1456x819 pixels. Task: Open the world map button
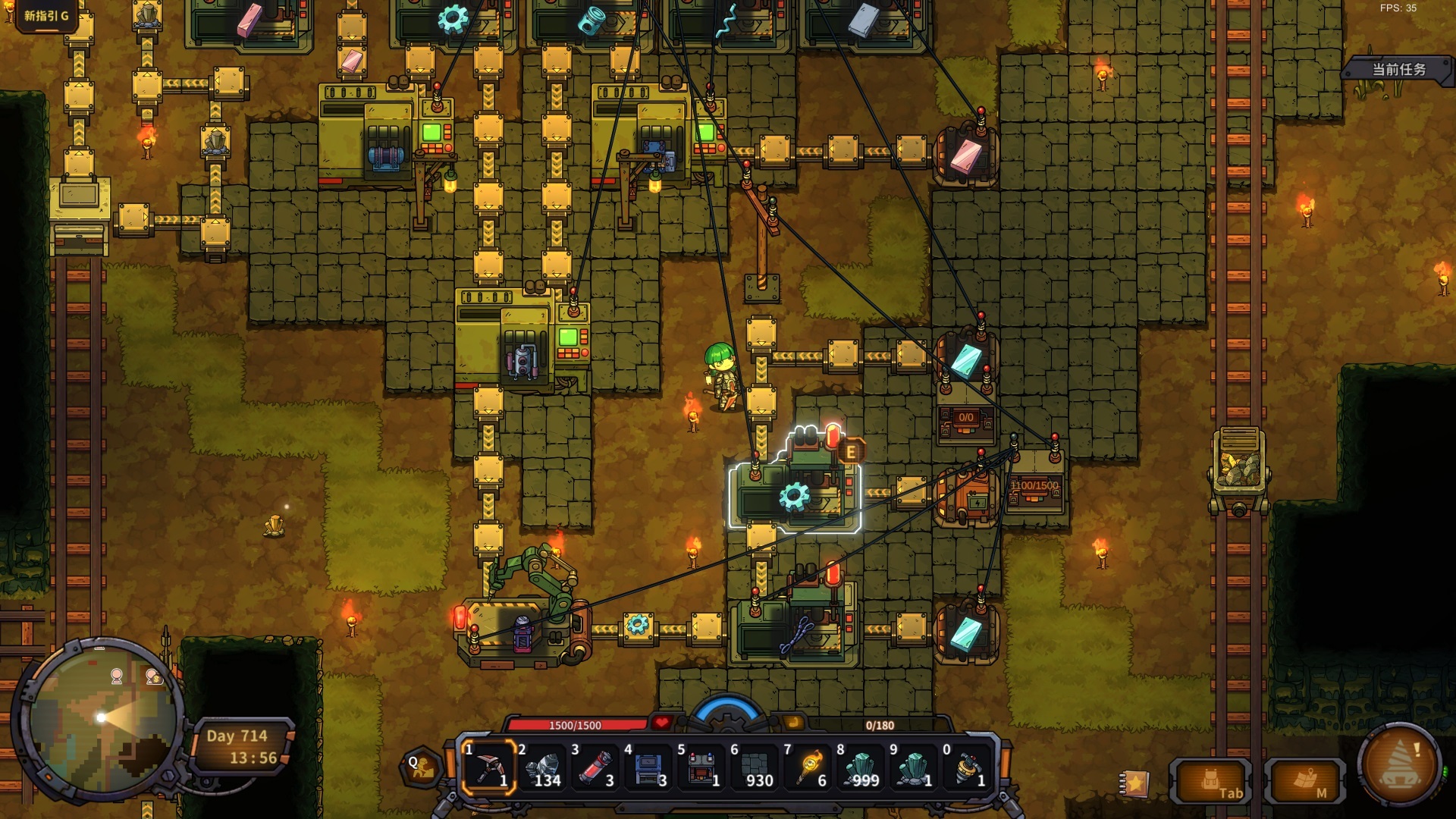pyautogui.click(x=1305, y=782)
